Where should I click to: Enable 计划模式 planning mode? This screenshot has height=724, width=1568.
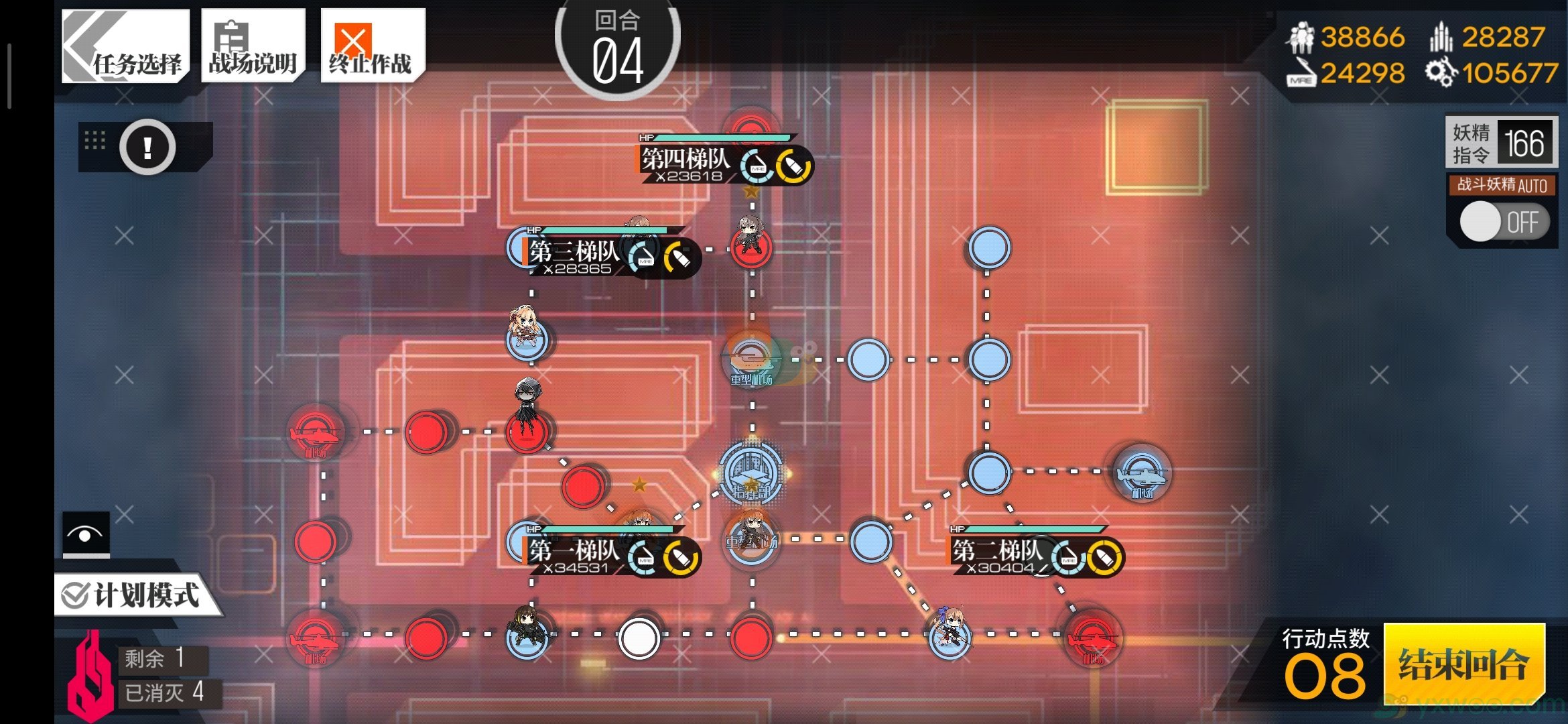point(134,595)
